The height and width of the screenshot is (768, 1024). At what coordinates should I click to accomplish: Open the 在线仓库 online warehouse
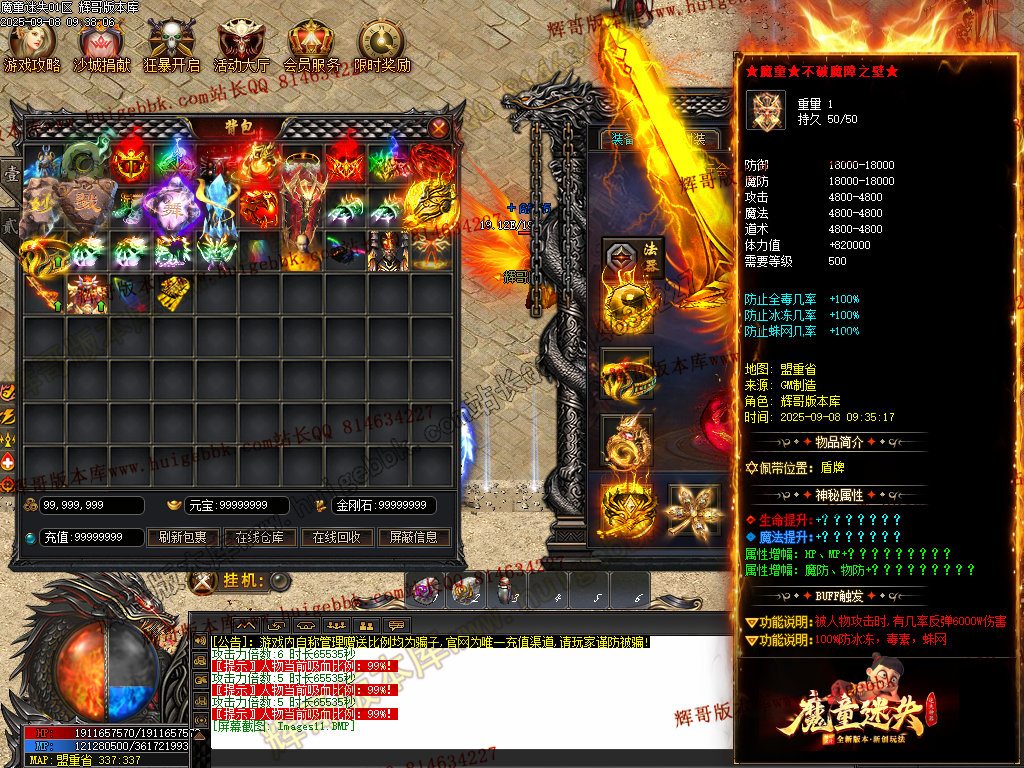click(x=259, y=537)
